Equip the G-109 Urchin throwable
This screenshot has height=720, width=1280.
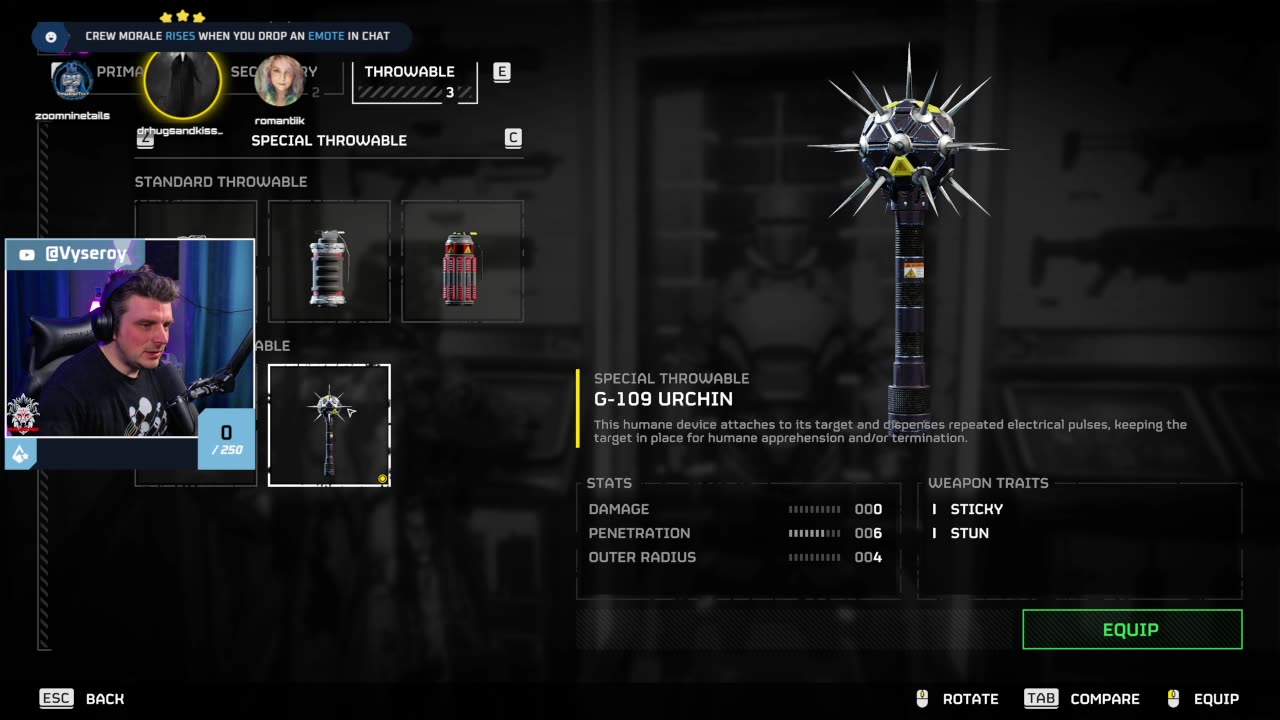[1132, 630]
